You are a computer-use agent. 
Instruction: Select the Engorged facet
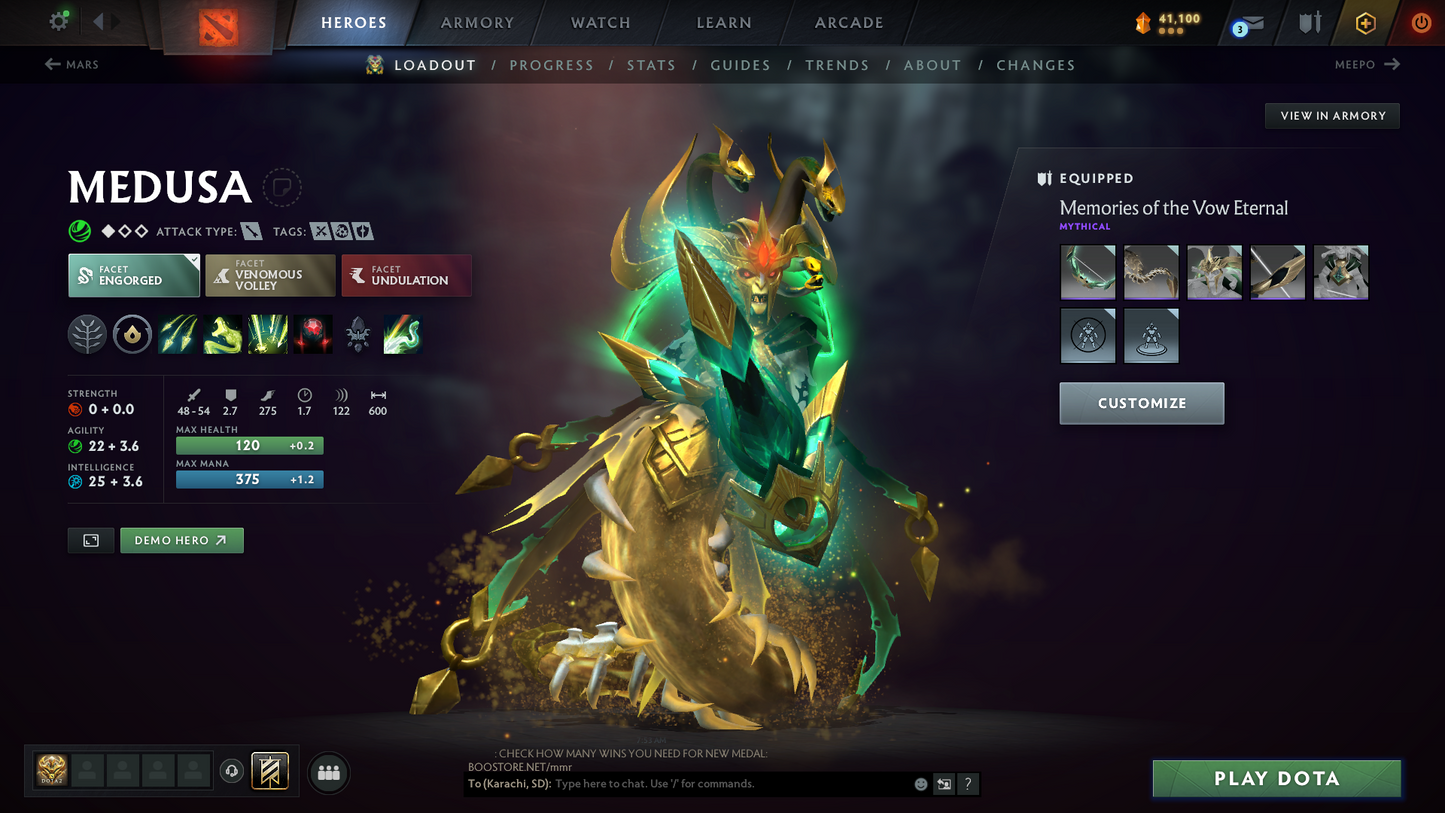click(x=133, y=274)
